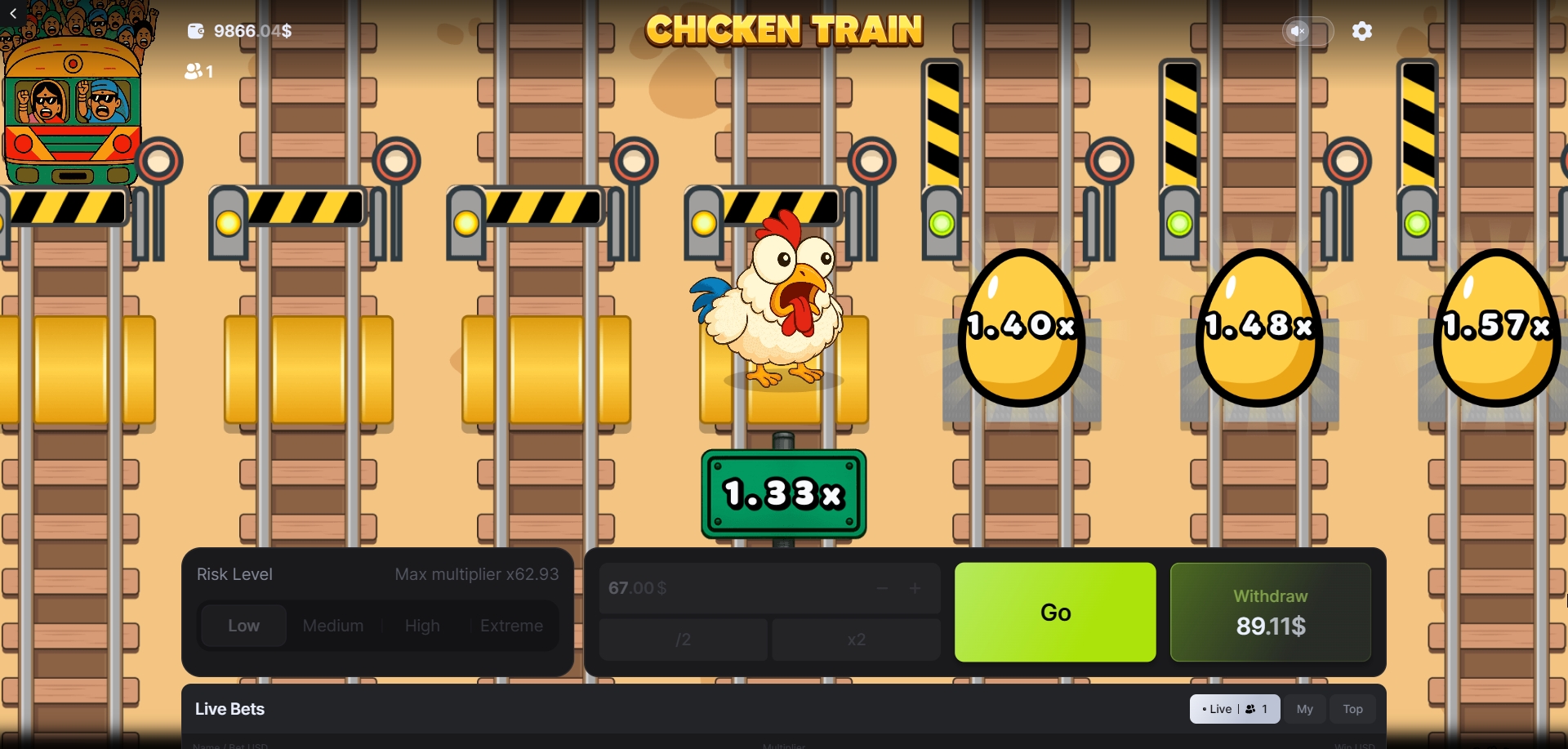Open the game settings gear
Viewport: 1568px width, 749px height.
click(1362, 31)
